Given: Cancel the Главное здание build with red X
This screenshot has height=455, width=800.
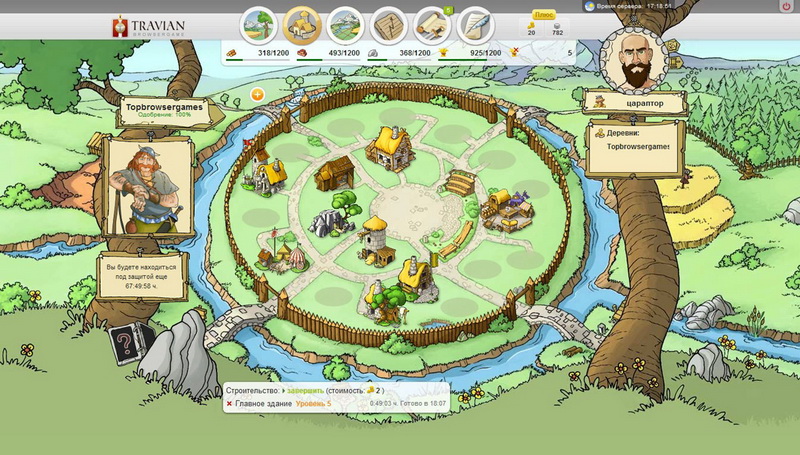Looking at the screenshot, I should [230, 404].
